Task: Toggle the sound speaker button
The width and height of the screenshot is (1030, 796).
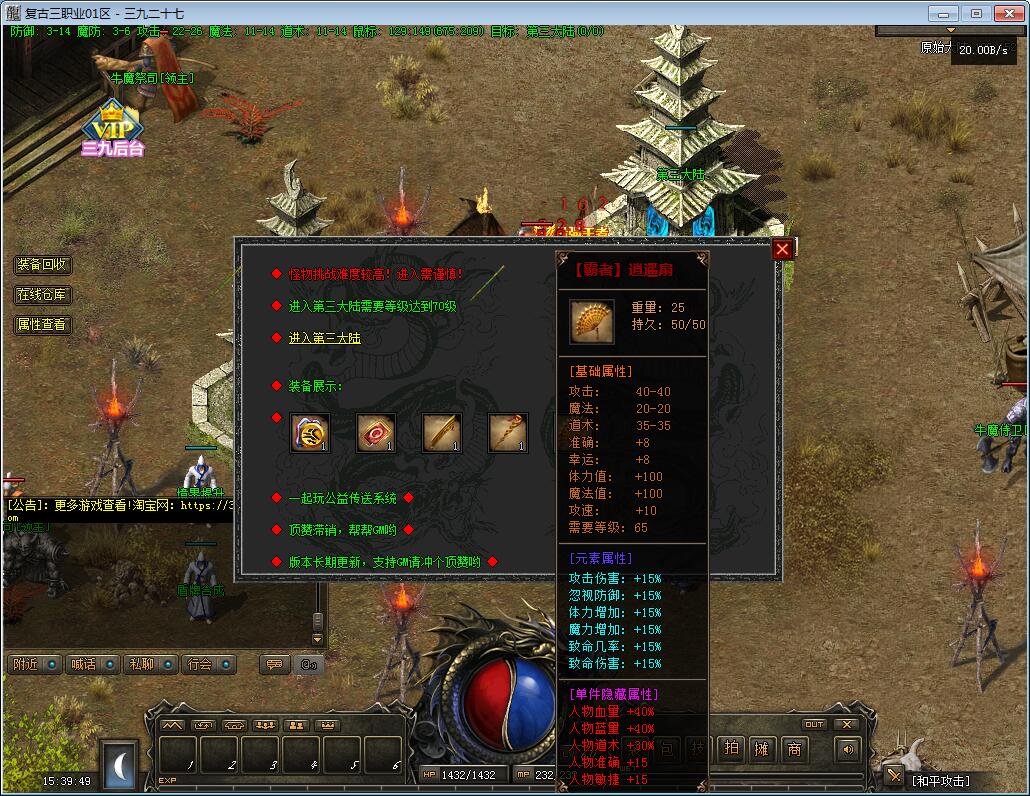Action: click(x=849, y=749)
